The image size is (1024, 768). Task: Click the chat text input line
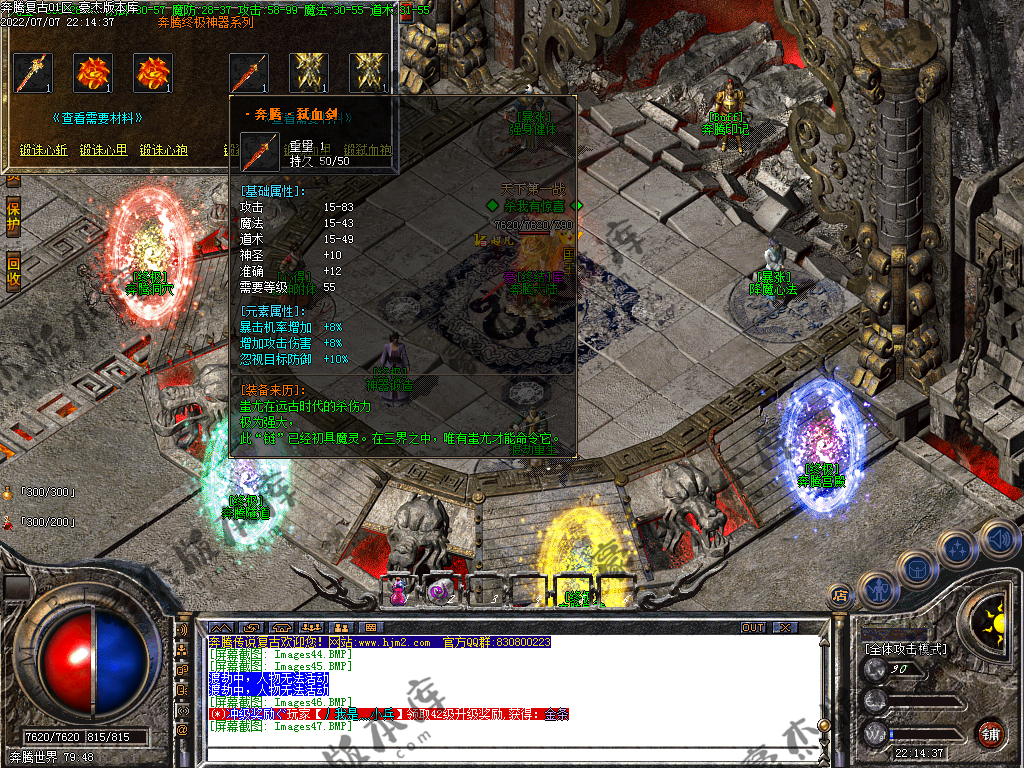[x=500, y=744]
